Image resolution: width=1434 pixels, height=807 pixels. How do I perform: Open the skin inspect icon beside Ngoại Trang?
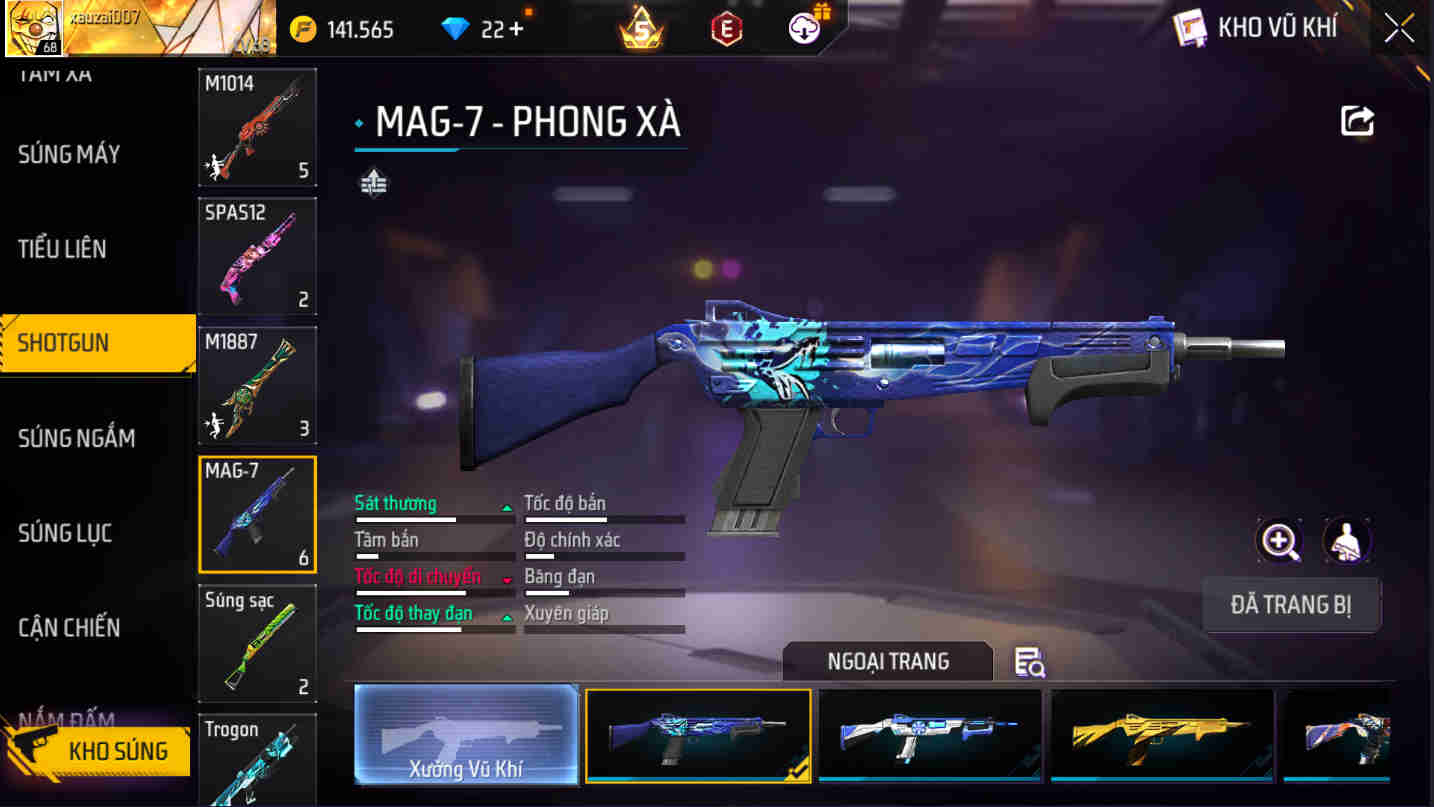(x=1030, y=663)
